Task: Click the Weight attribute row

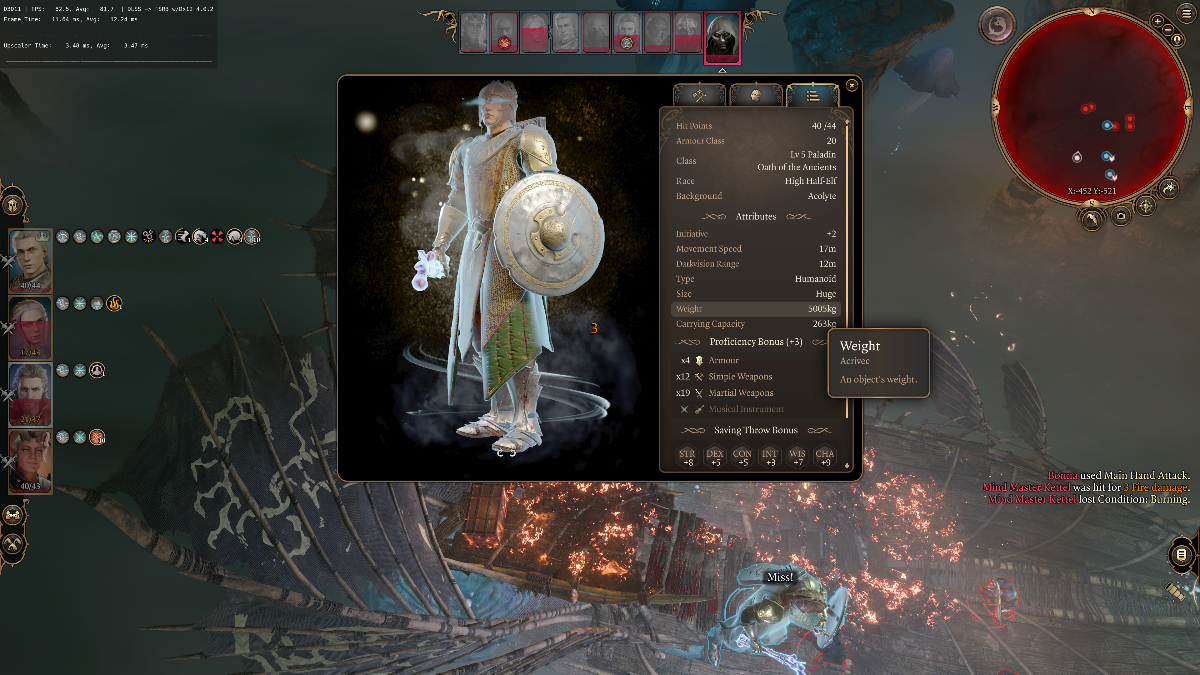Action: click(756, 309)
